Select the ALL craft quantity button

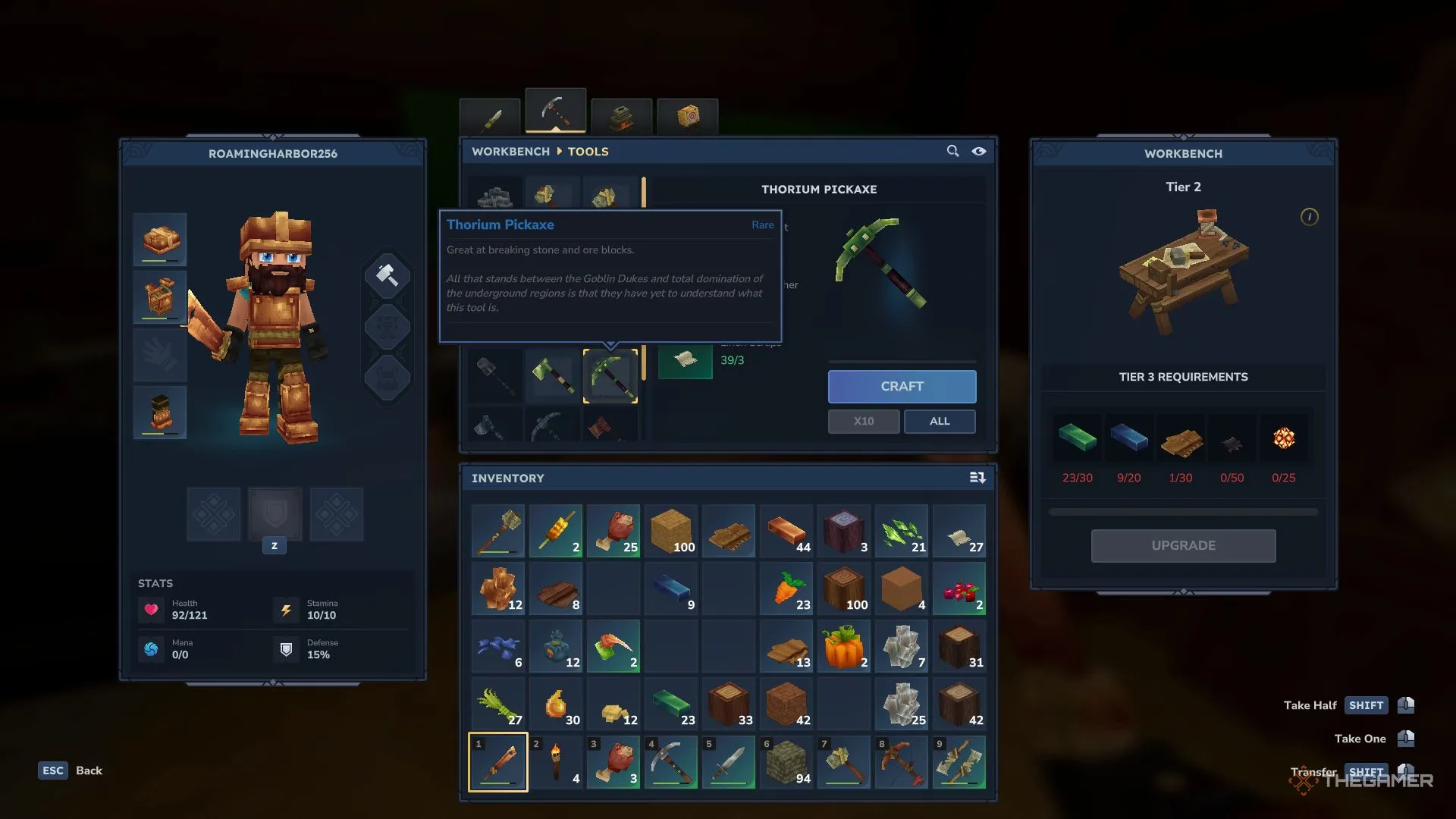[939, 422]
